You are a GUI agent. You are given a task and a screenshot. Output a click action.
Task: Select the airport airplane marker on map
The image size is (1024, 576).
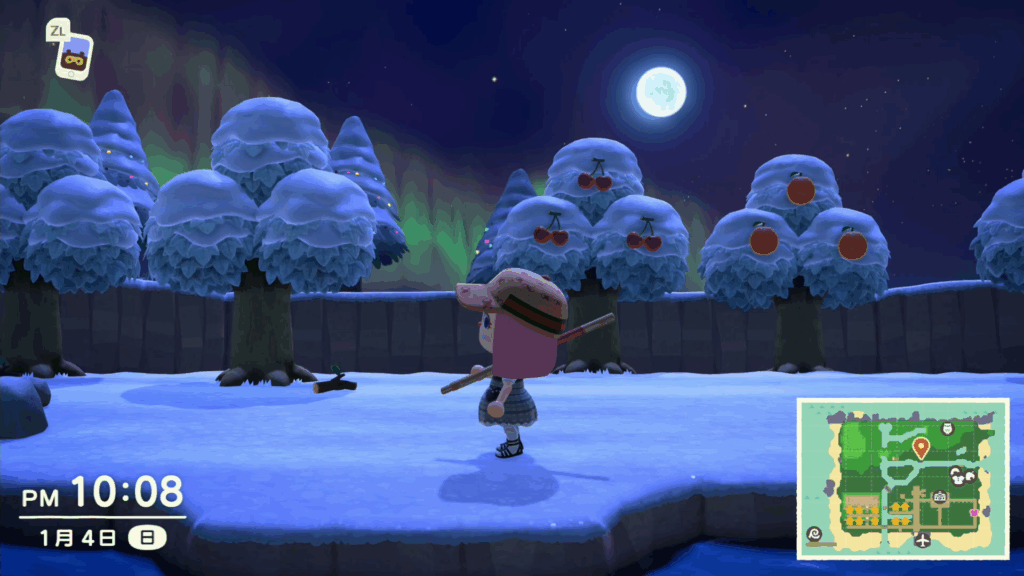coord(921,540)
